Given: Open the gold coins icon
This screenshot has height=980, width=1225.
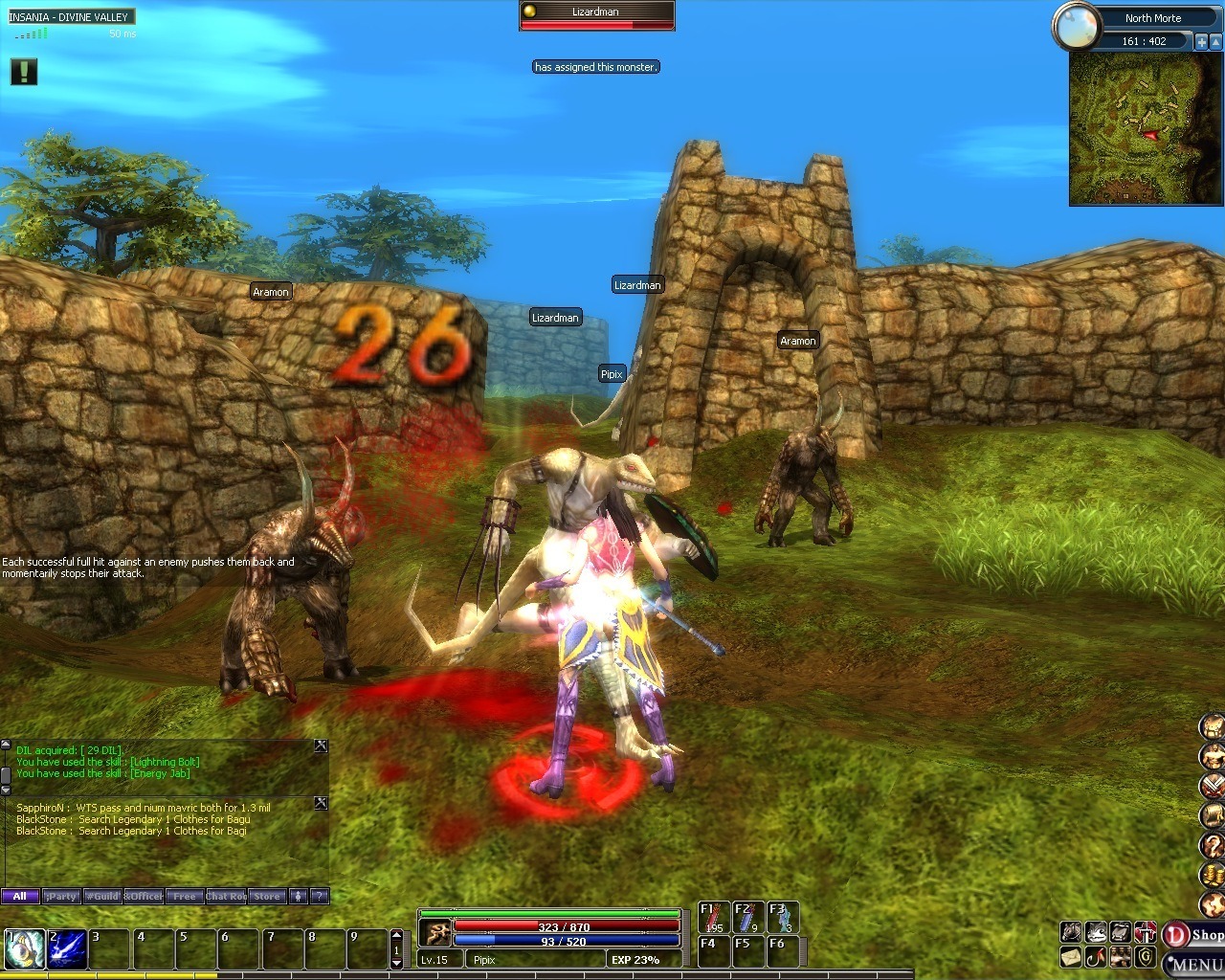Looking at the screenshot, I should pyautogui.click(x=1213, y=875).
